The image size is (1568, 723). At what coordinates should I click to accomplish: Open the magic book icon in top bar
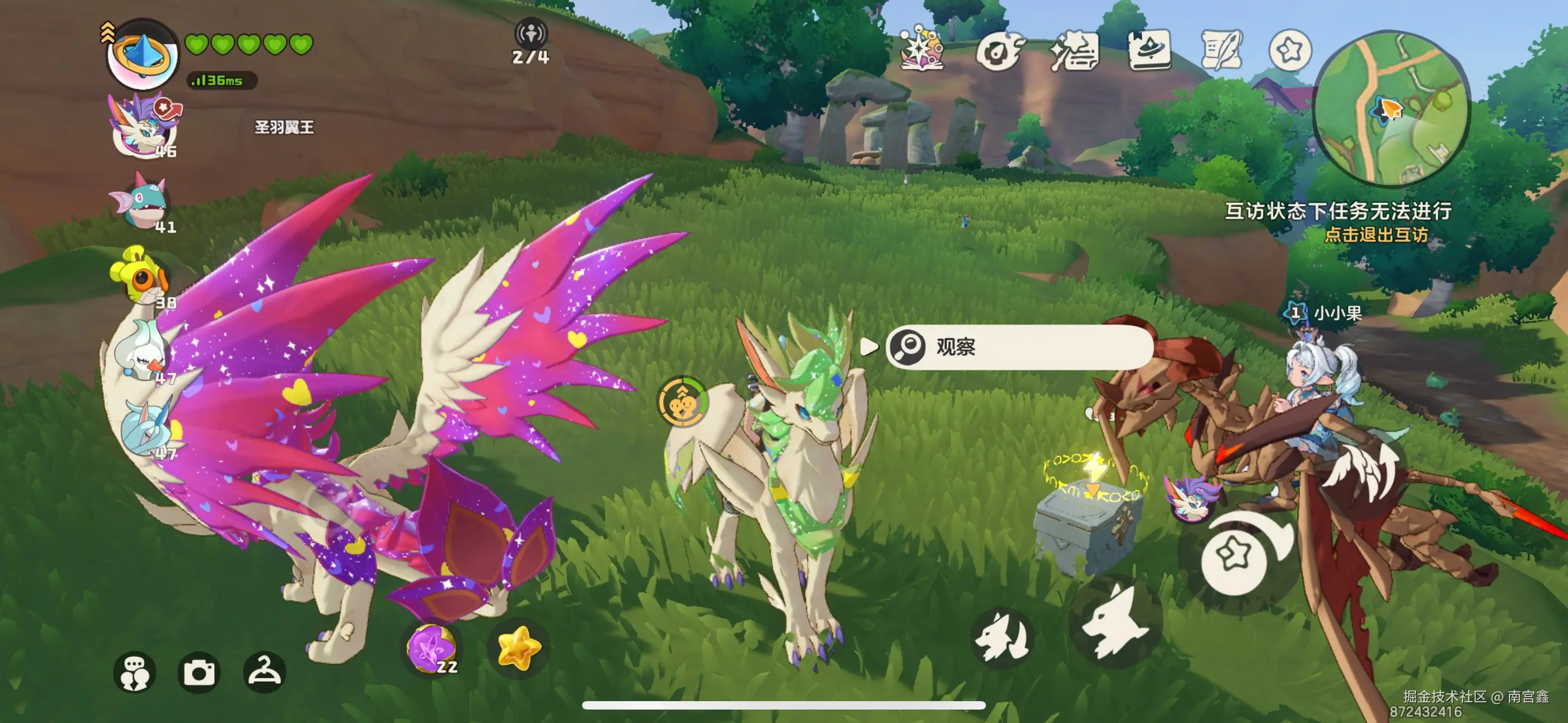coord(922,49)
